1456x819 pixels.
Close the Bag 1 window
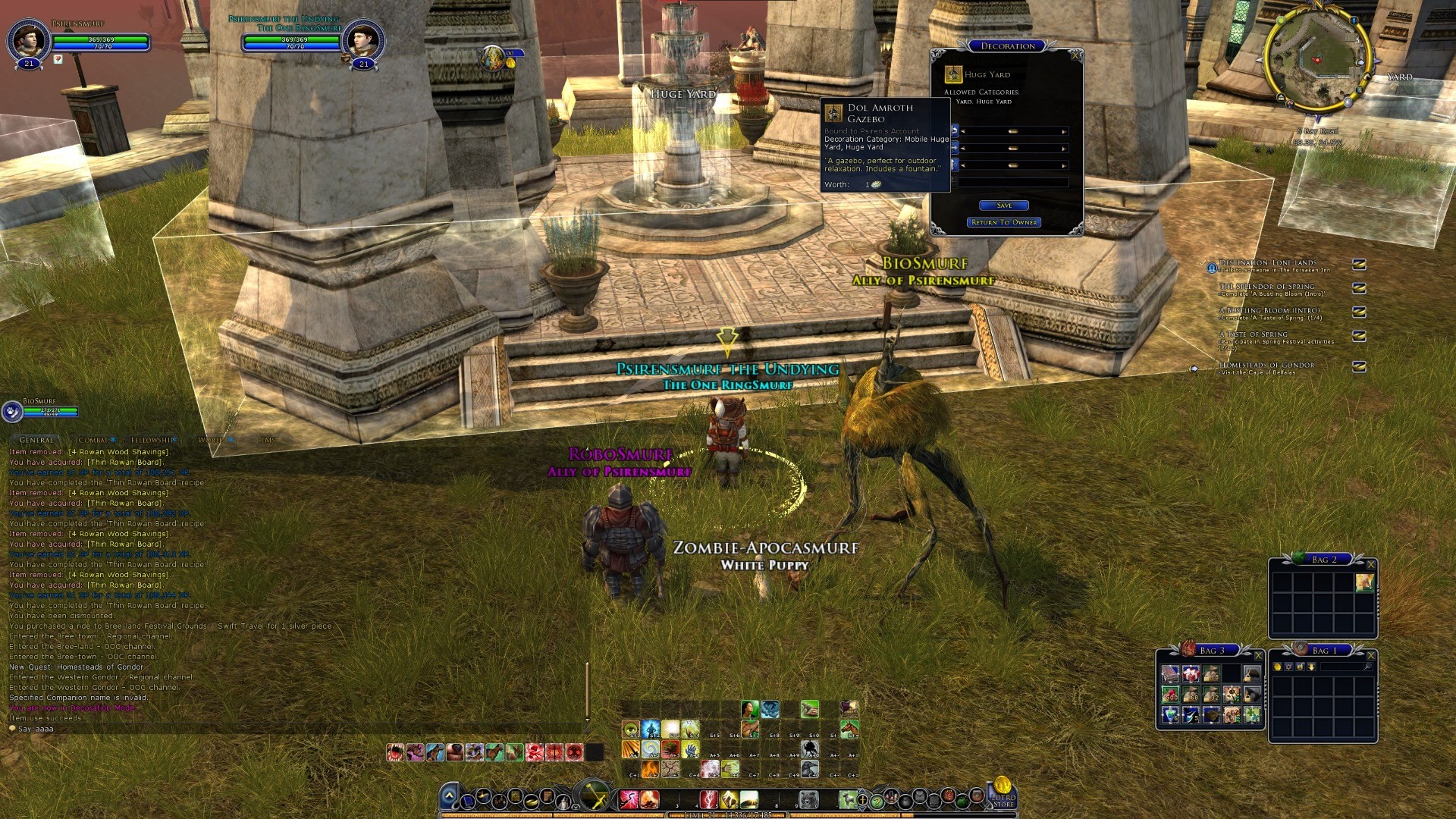click(1370, 655)
